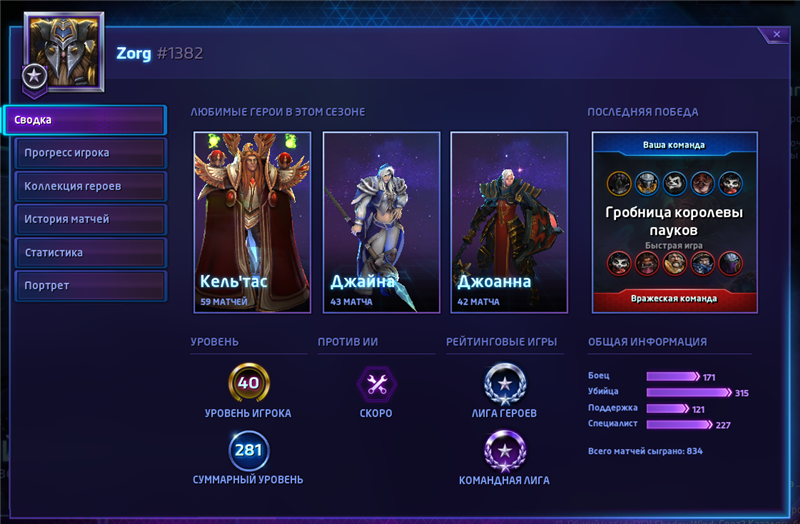This screenshot has height=524, width=800.
Task: Click the Командная лига rank badge
Action: click(503, 450)
